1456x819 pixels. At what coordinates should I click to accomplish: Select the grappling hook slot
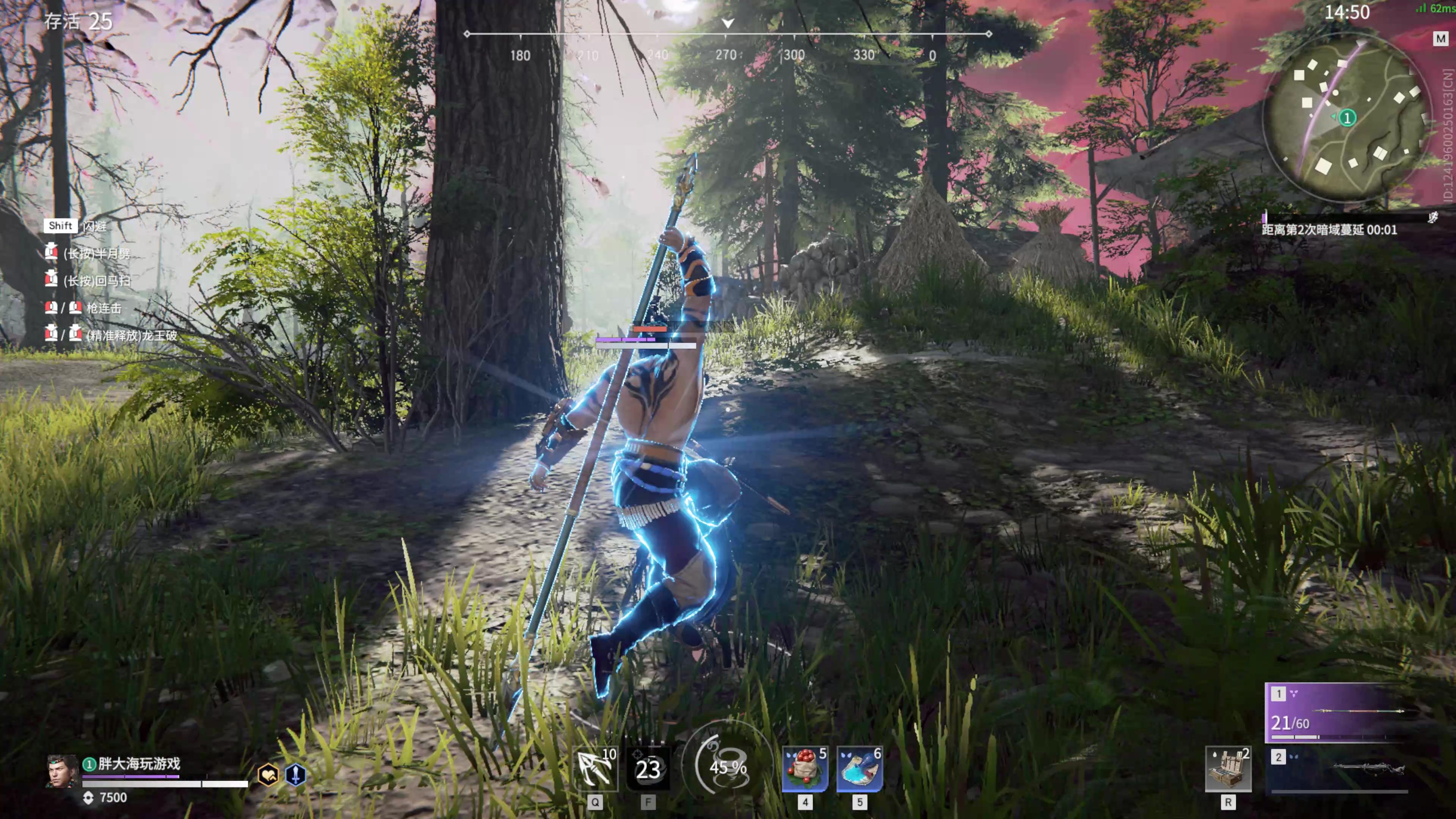tap(595, 769)
